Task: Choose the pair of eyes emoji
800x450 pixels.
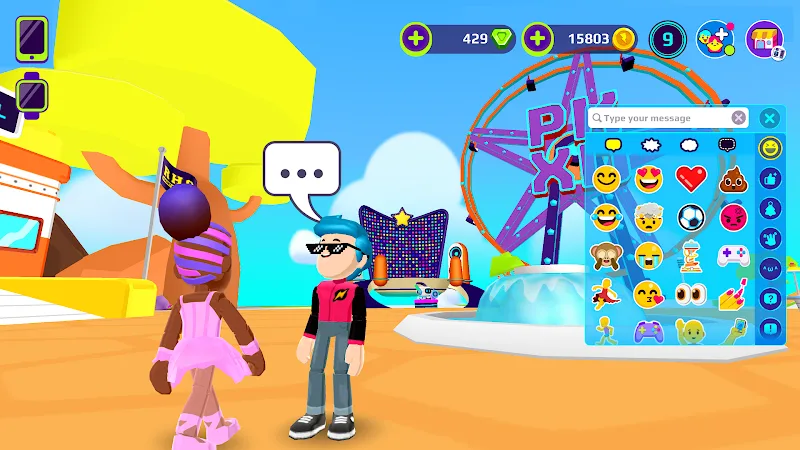Action: pyautogui.click(x=691, y=294)
